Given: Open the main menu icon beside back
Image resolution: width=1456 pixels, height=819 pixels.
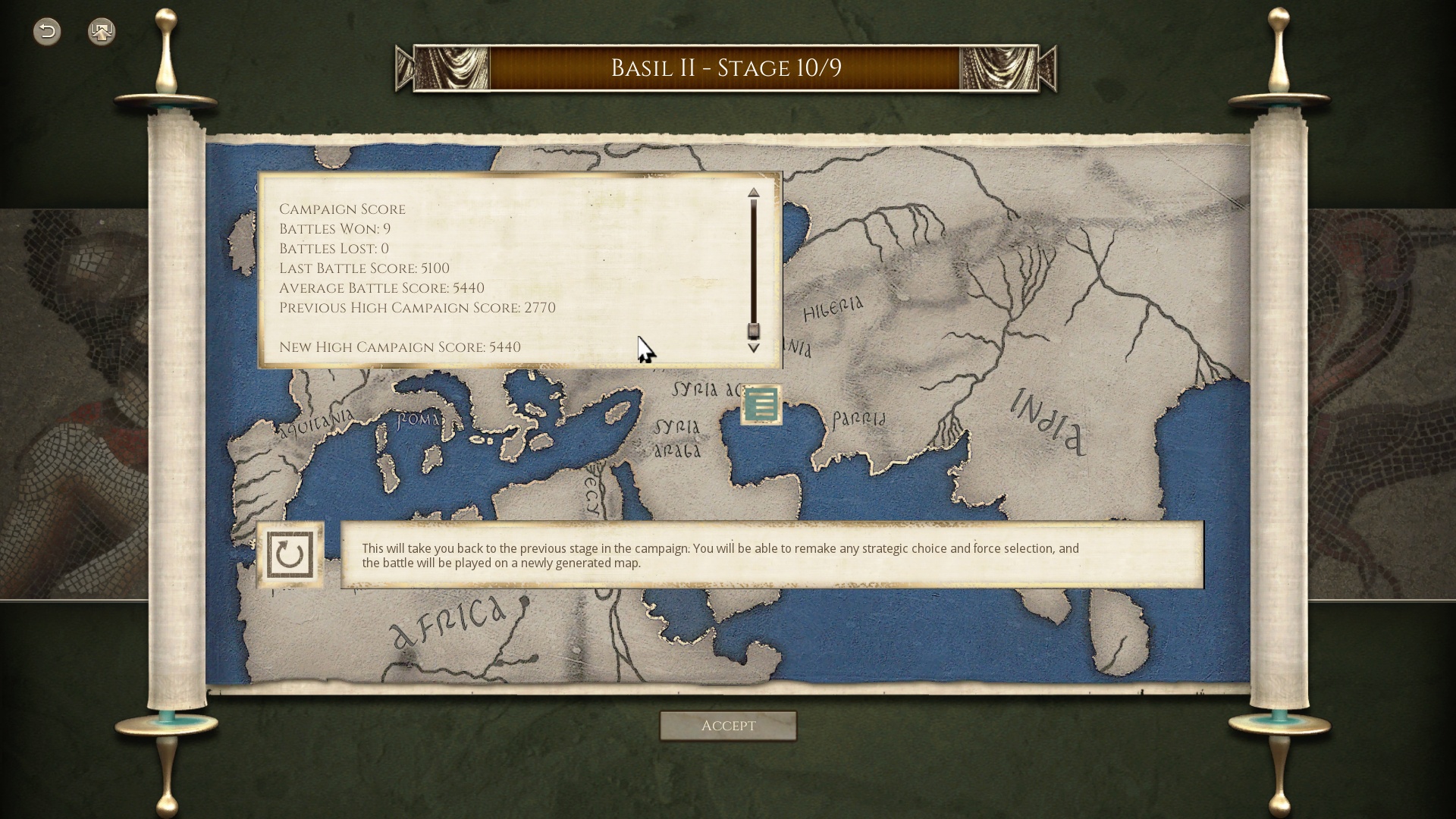Looking at the screenshot, I should click(x=102, y=31).
